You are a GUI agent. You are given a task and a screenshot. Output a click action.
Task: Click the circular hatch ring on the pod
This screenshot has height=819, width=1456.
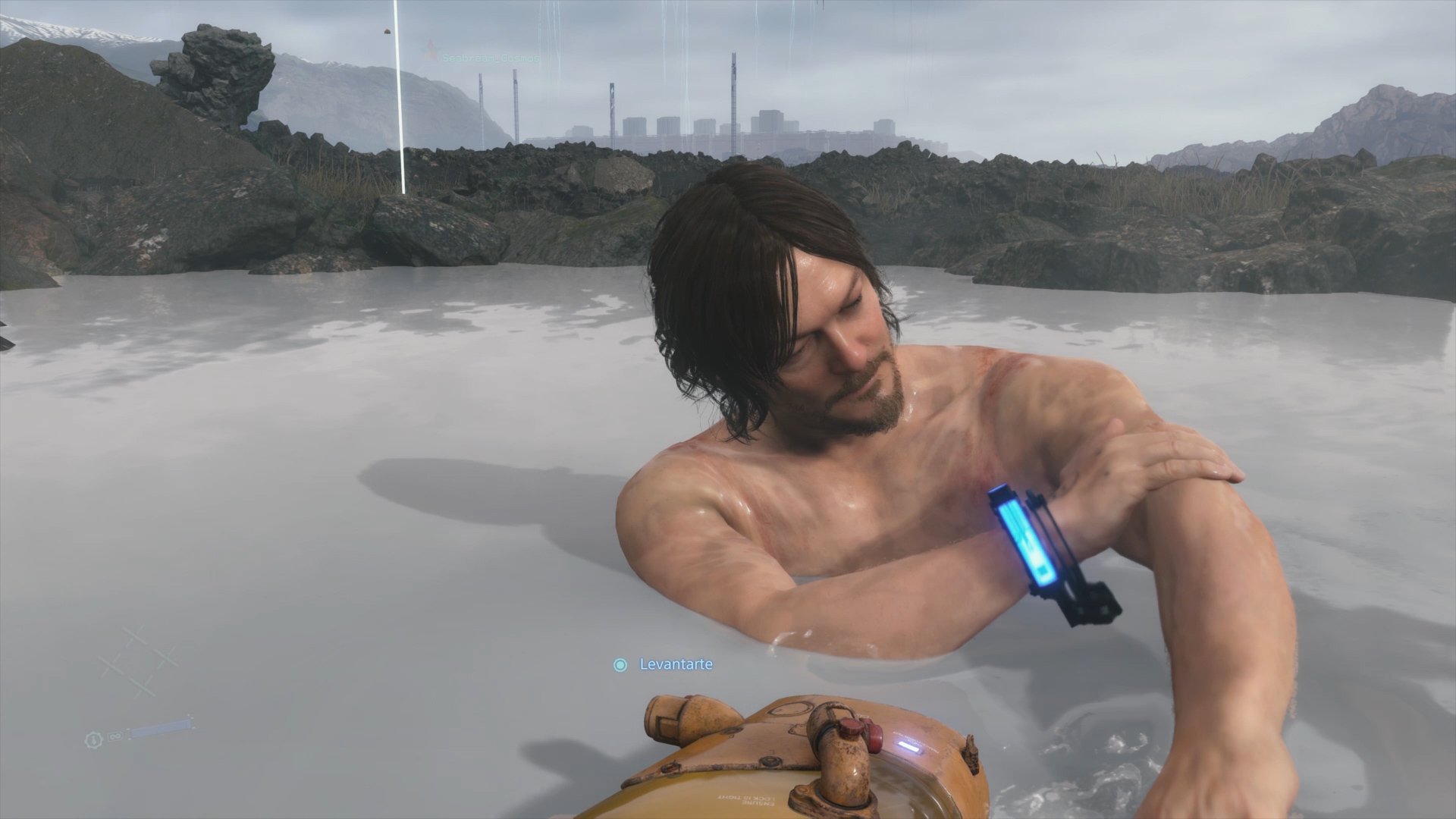pos(792,708)
